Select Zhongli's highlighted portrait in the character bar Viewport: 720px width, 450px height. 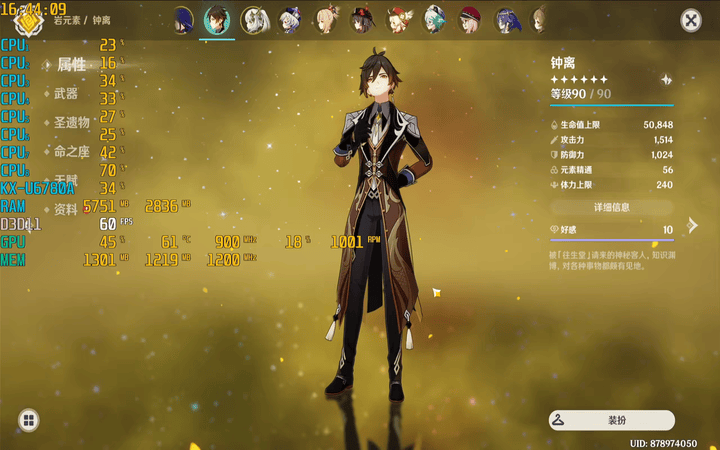point(217,20)
